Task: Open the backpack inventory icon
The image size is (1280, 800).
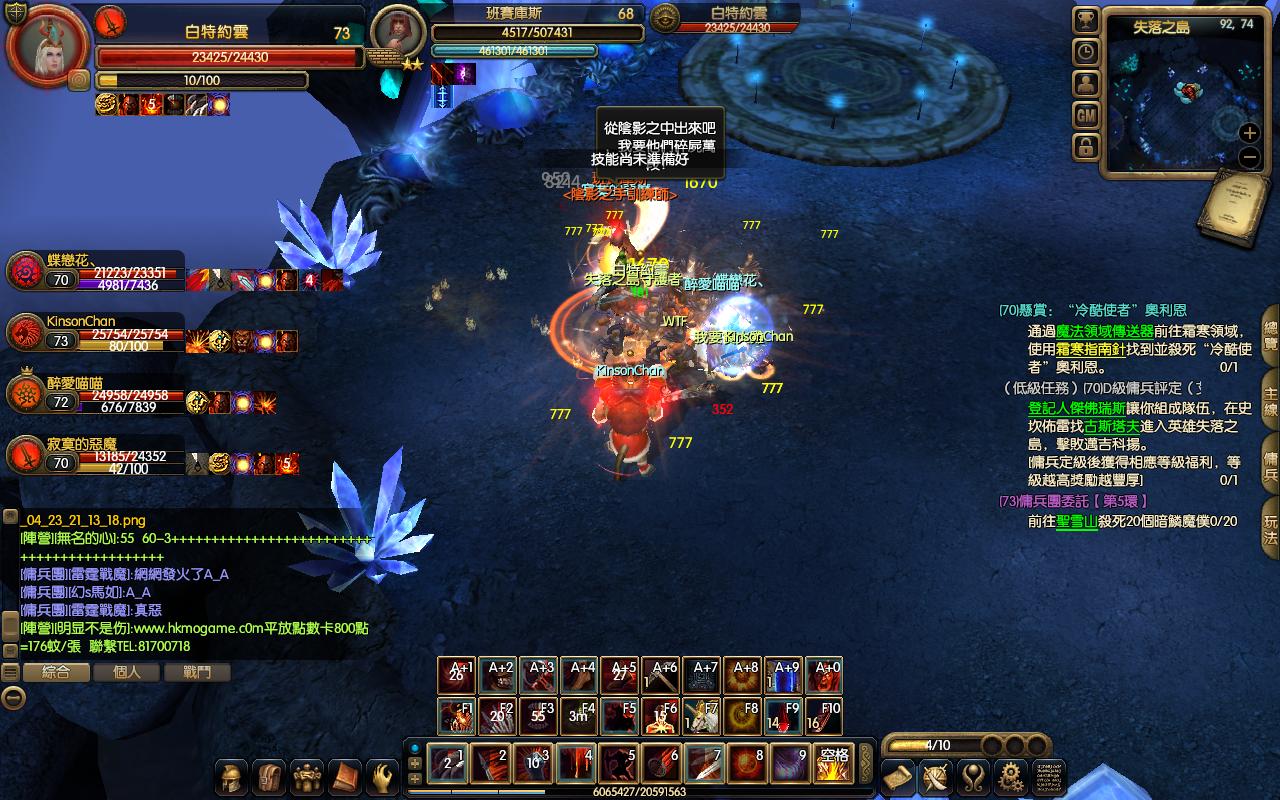Action: (270, 777)
